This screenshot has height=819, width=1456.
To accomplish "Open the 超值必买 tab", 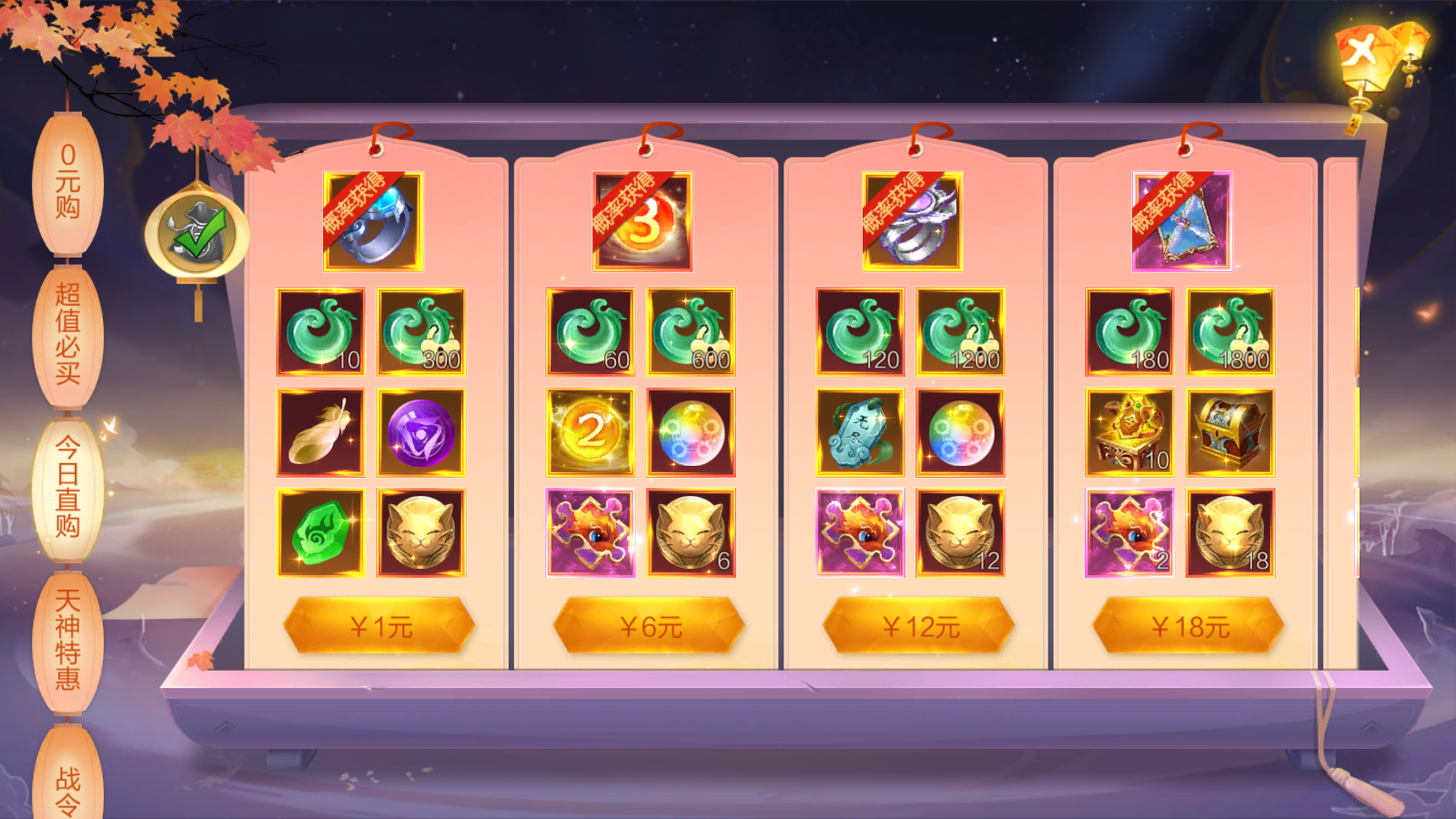I will coord(67,334).
